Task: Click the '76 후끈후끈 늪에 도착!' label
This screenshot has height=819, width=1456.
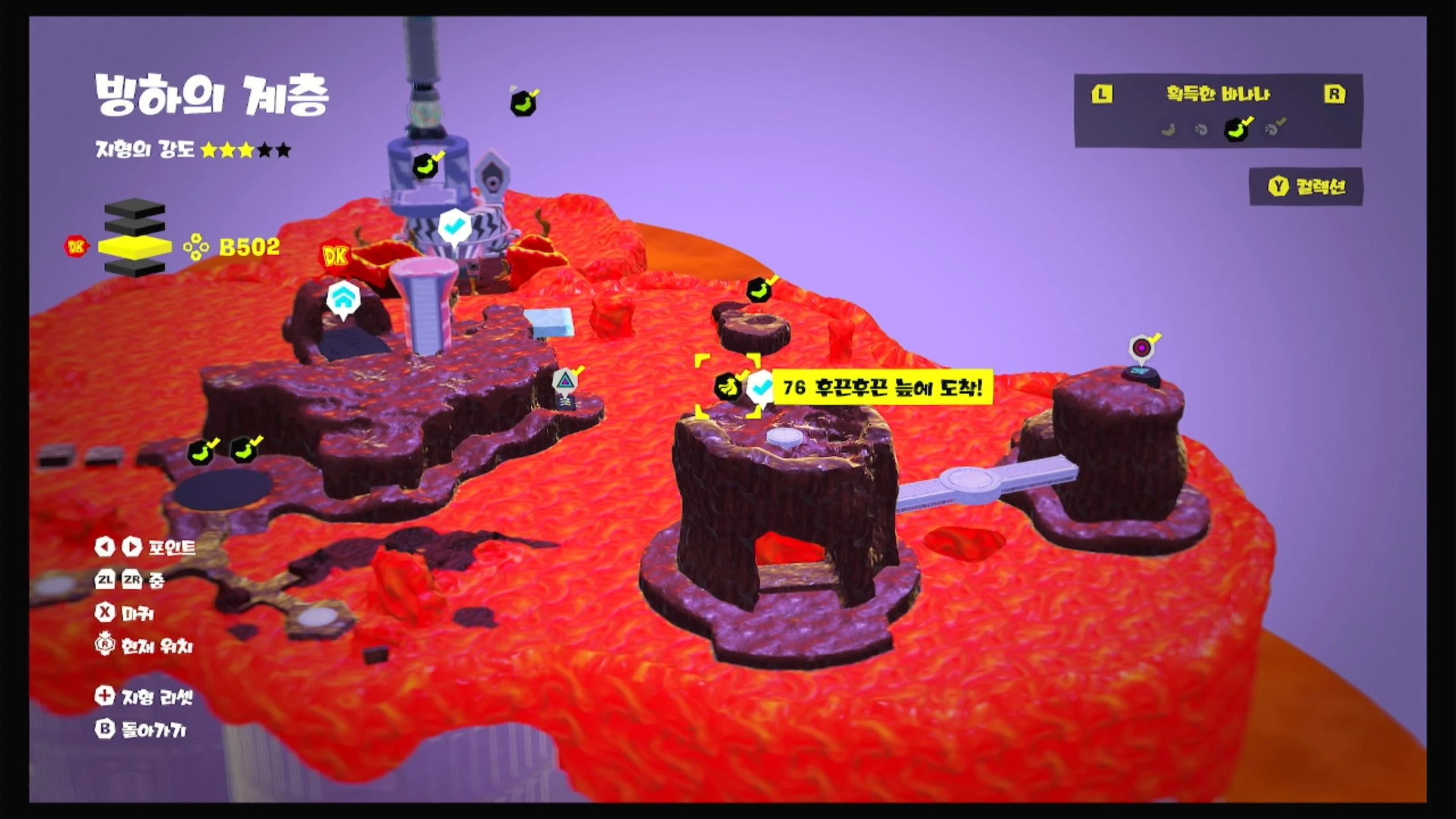Action: coord(882,388)
